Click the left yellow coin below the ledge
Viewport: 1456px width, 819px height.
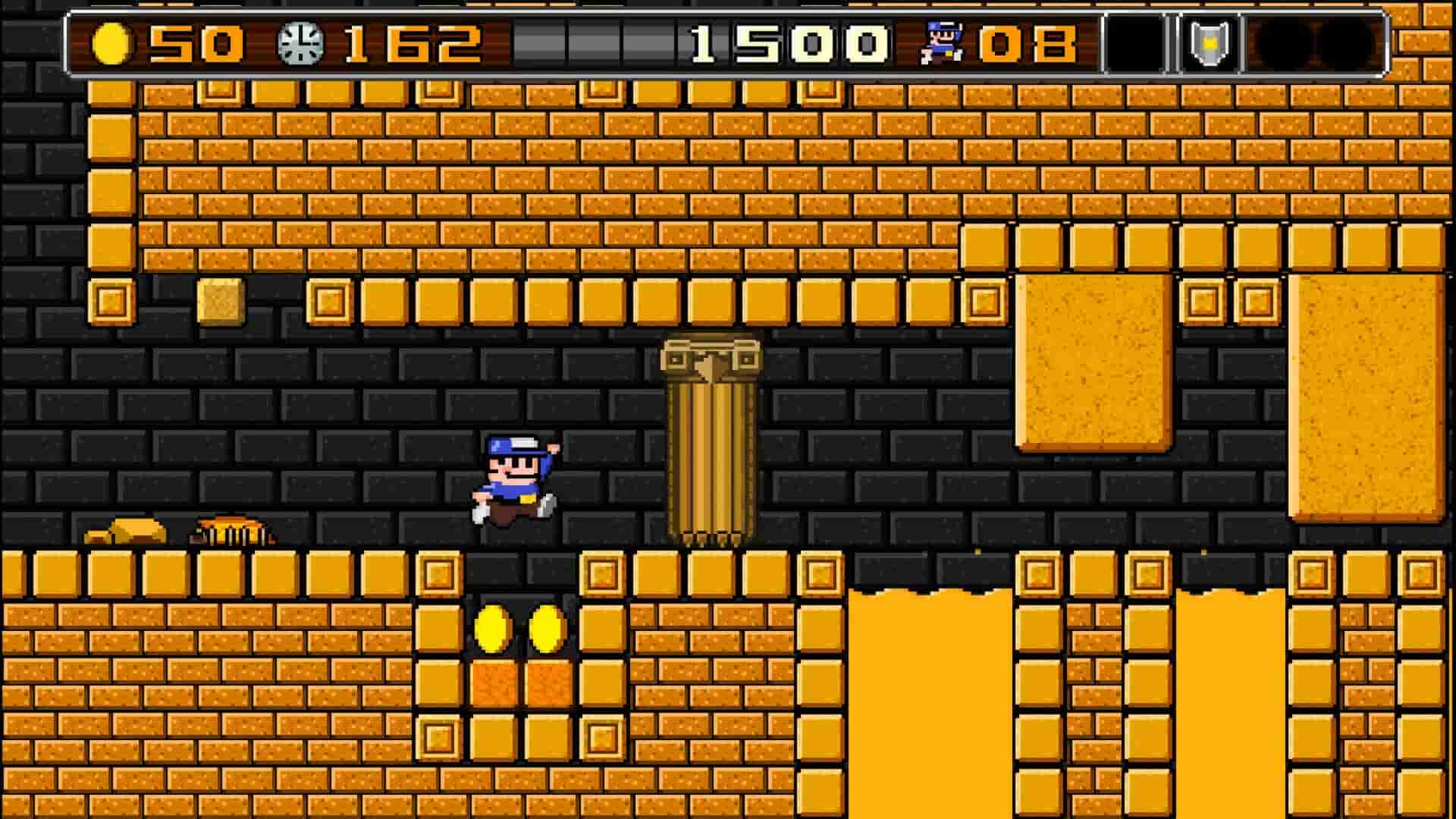(x=491, y=627)
